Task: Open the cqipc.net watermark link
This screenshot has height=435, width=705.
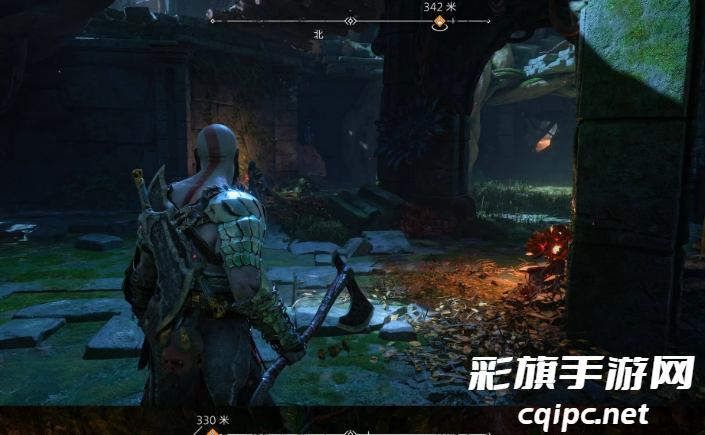Action: [x=583, y=414]
